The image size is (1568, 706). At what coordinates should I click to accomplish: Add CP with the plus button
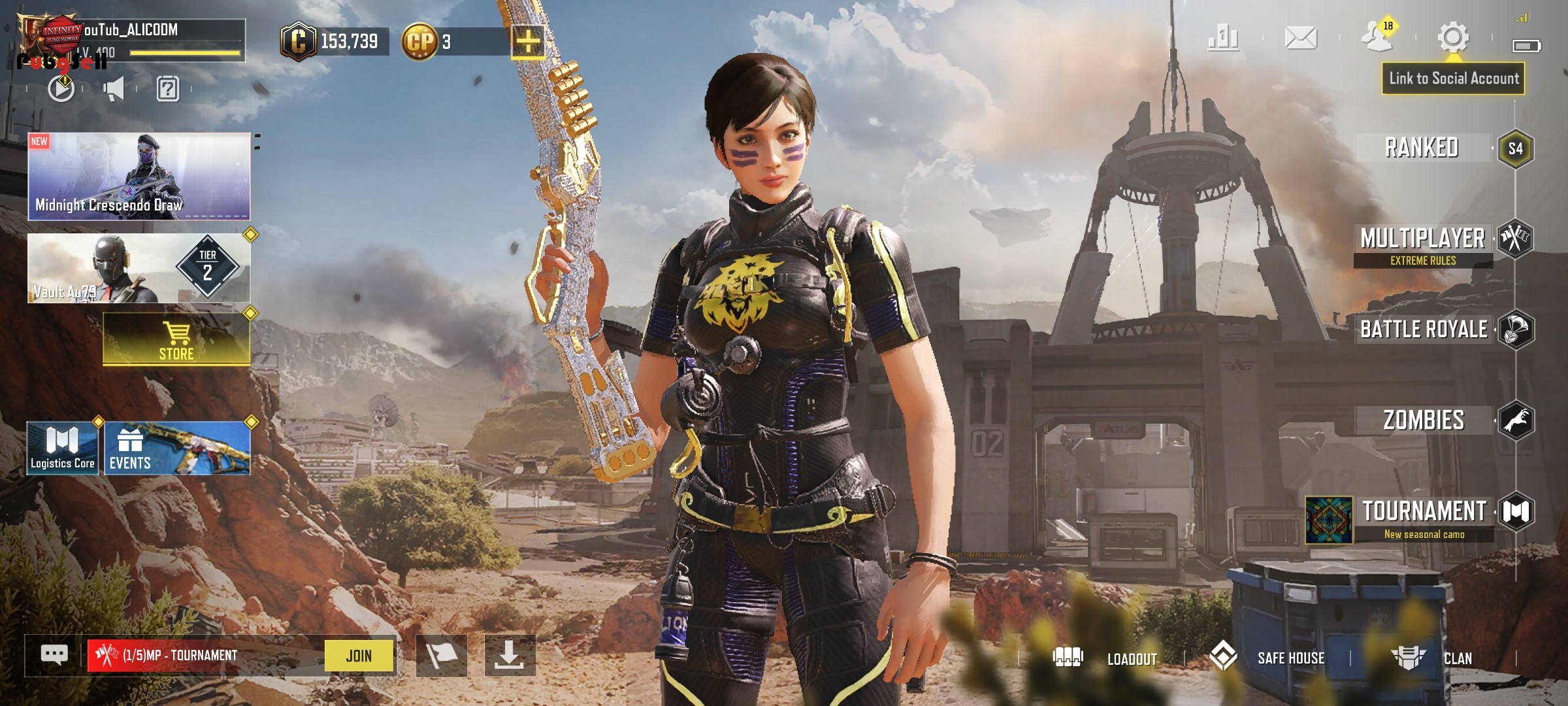click(x=528, y=42)
